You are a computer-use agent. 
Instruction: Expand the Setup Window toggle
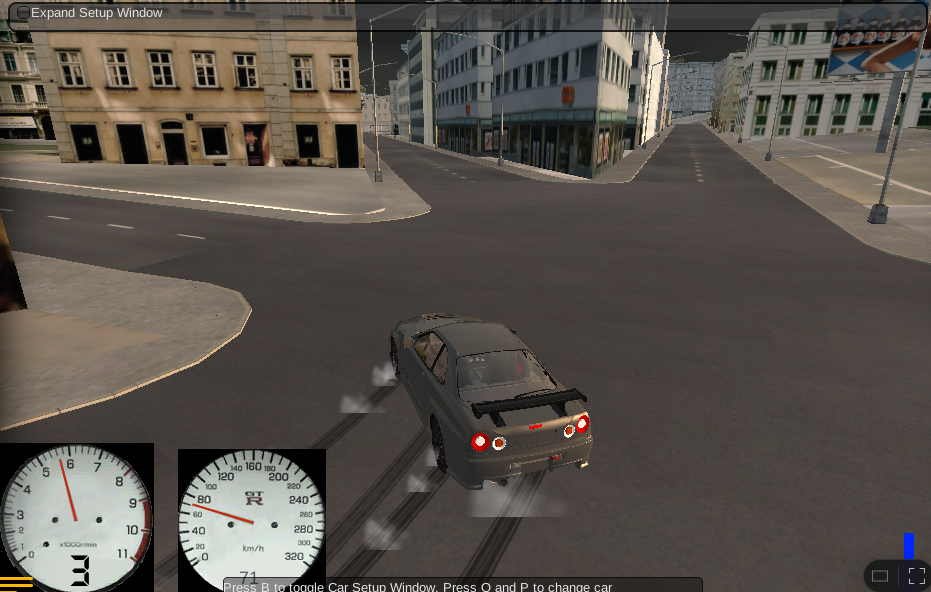[23, 13]
